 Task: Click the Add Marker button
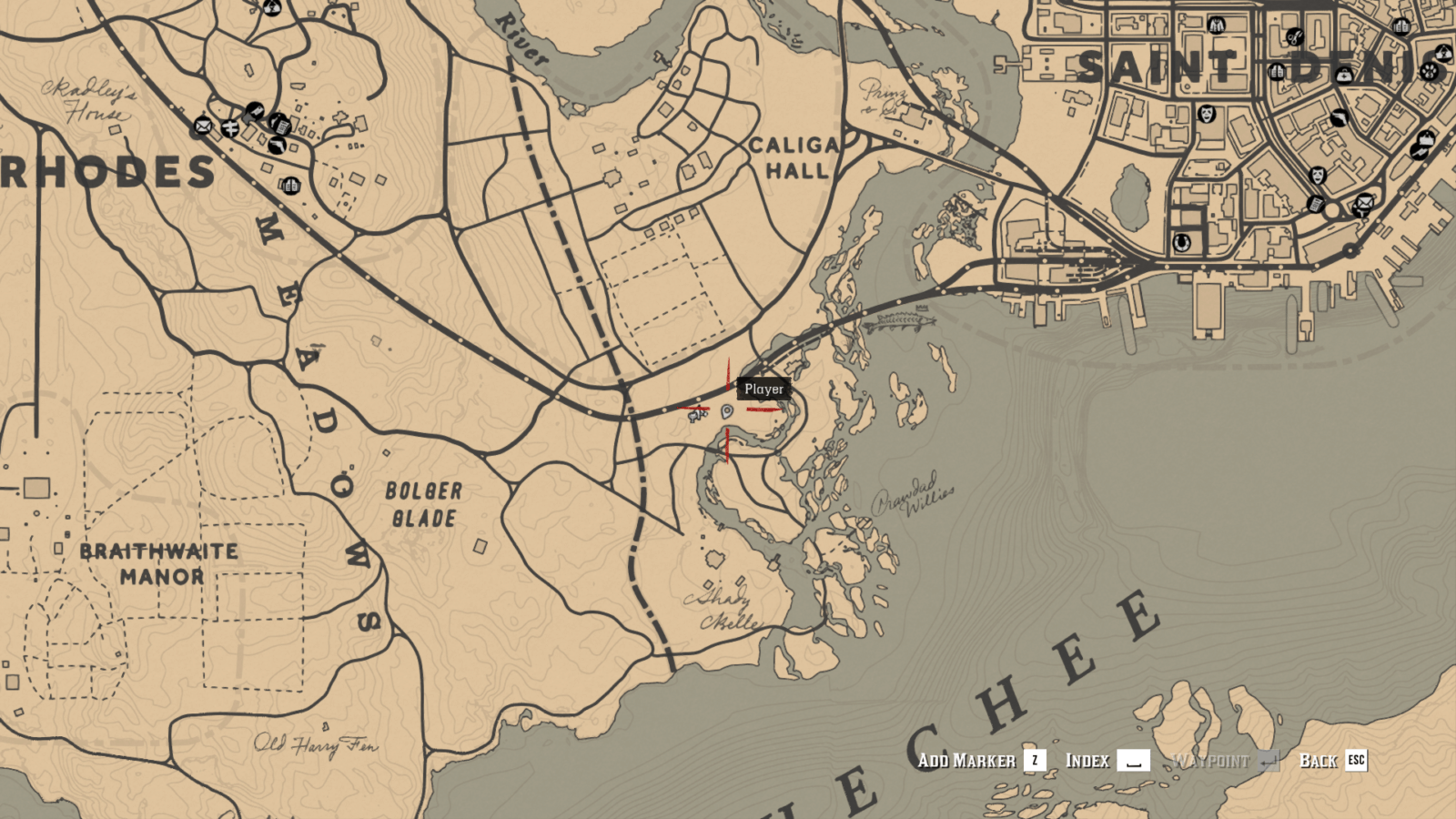tap(969, 762)
